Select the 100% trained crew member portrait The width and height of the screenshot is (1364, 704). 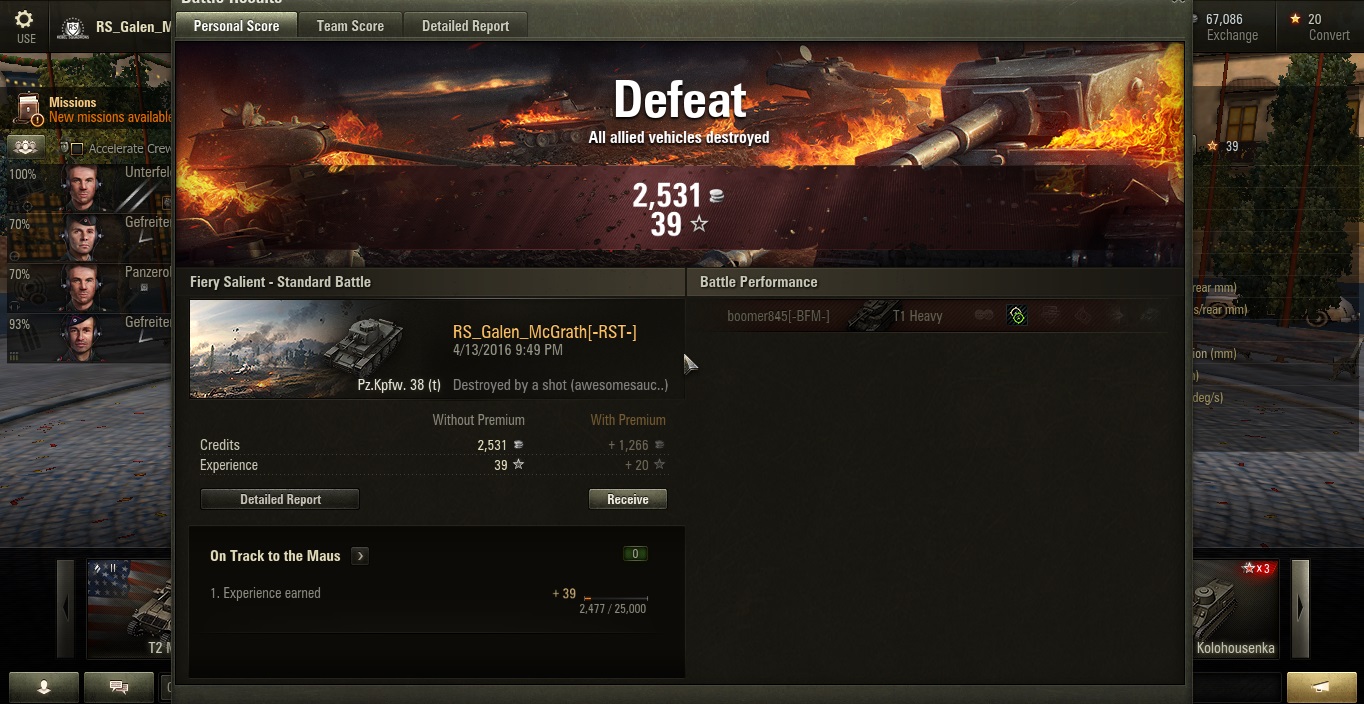click(86, 188)
